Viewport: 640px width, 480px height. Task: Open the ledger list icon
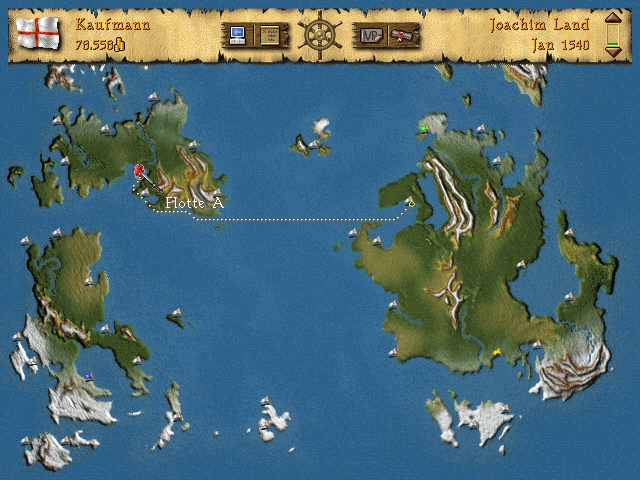(270, 36)
